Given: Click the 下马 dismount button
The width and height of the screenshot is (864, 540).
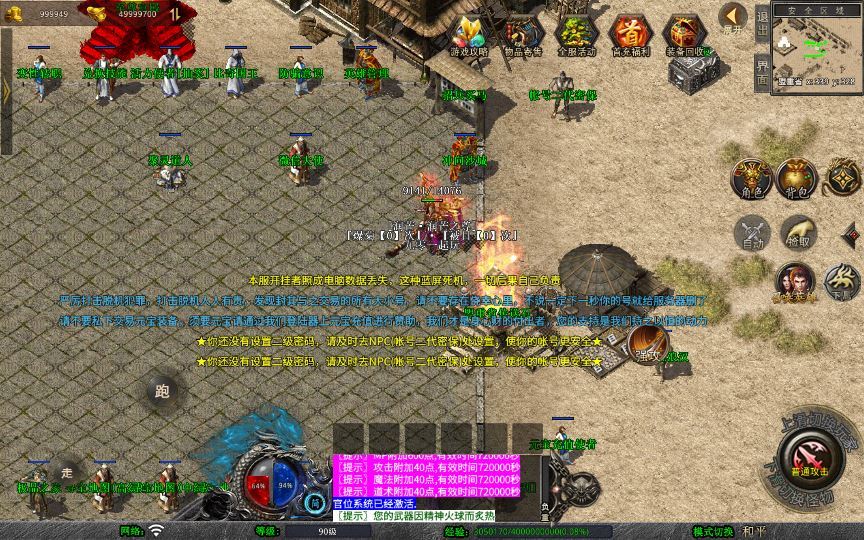Looking at the screenshot, I should pos(842,282).
